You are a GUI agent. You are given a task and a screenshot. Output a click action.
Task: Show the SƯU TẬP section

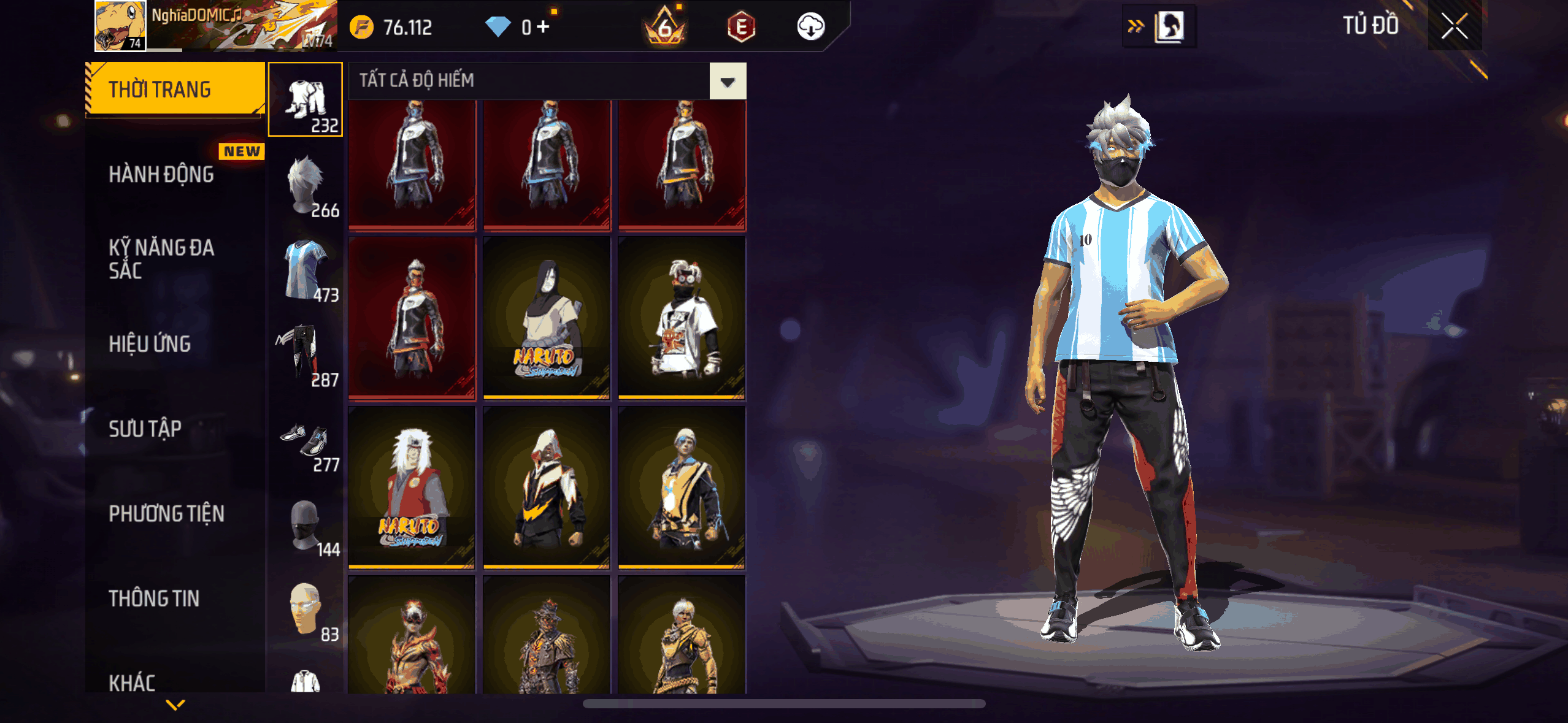tap(145, 429)
